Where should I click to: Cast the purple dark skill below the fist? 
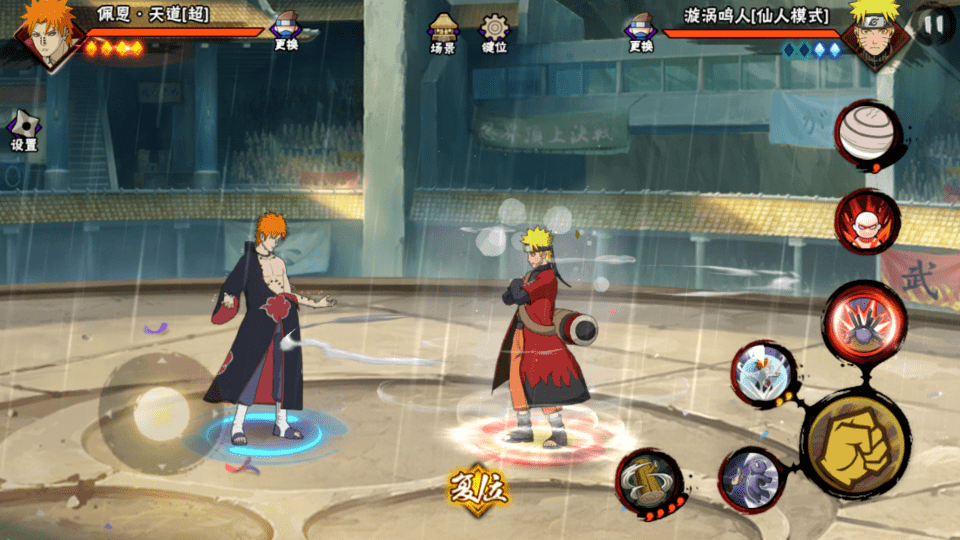tap(751, 479)
